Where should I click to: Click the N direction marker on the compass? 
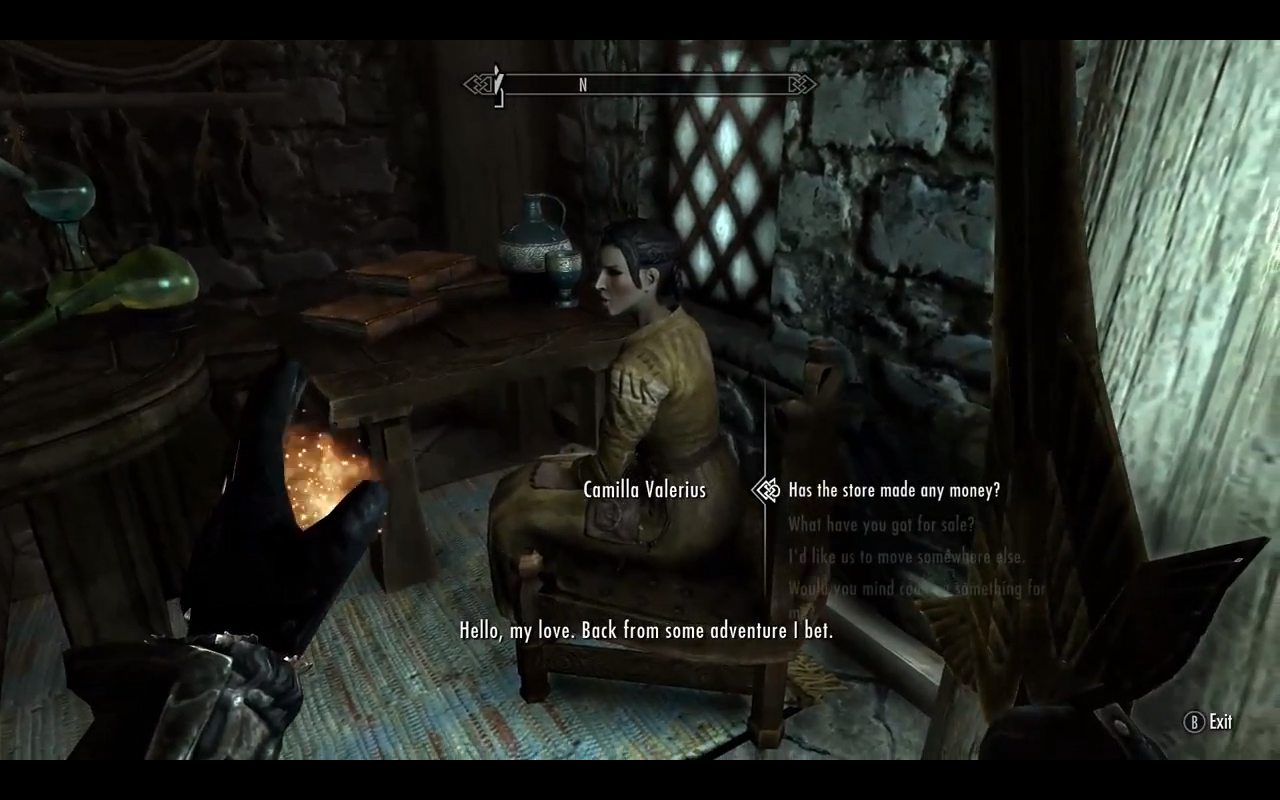click(x=583, y=85)
